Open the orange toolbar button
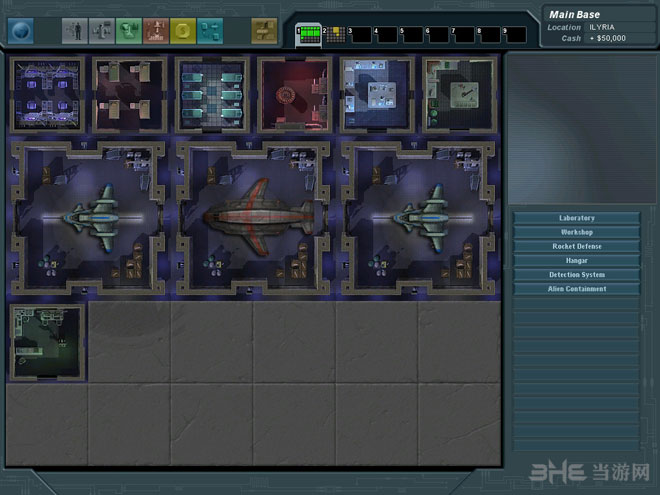660x495 pixels. coord(156,31)
